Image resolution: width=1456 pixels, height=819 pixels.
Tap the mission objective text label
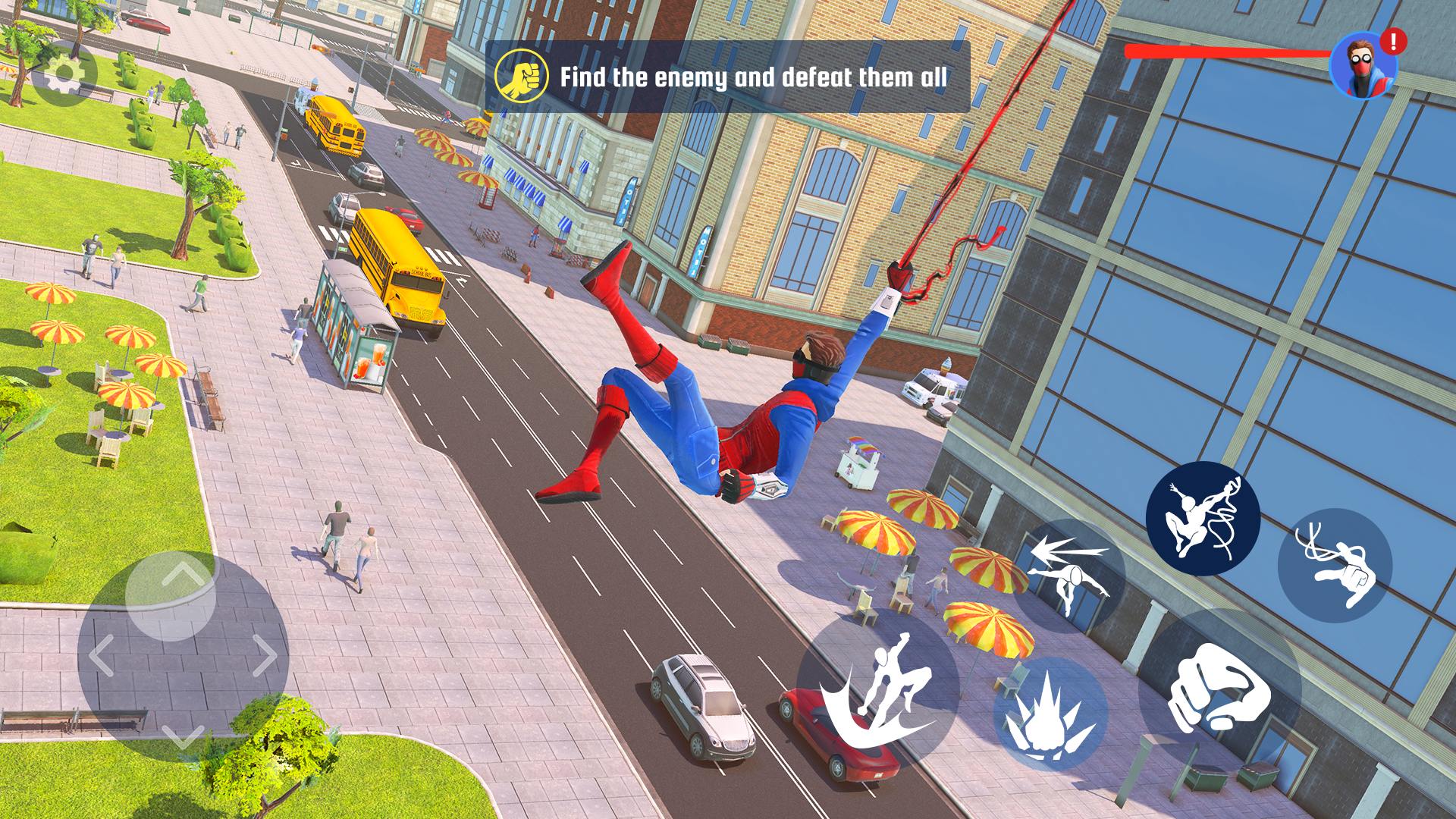click(x=755, y=75)
